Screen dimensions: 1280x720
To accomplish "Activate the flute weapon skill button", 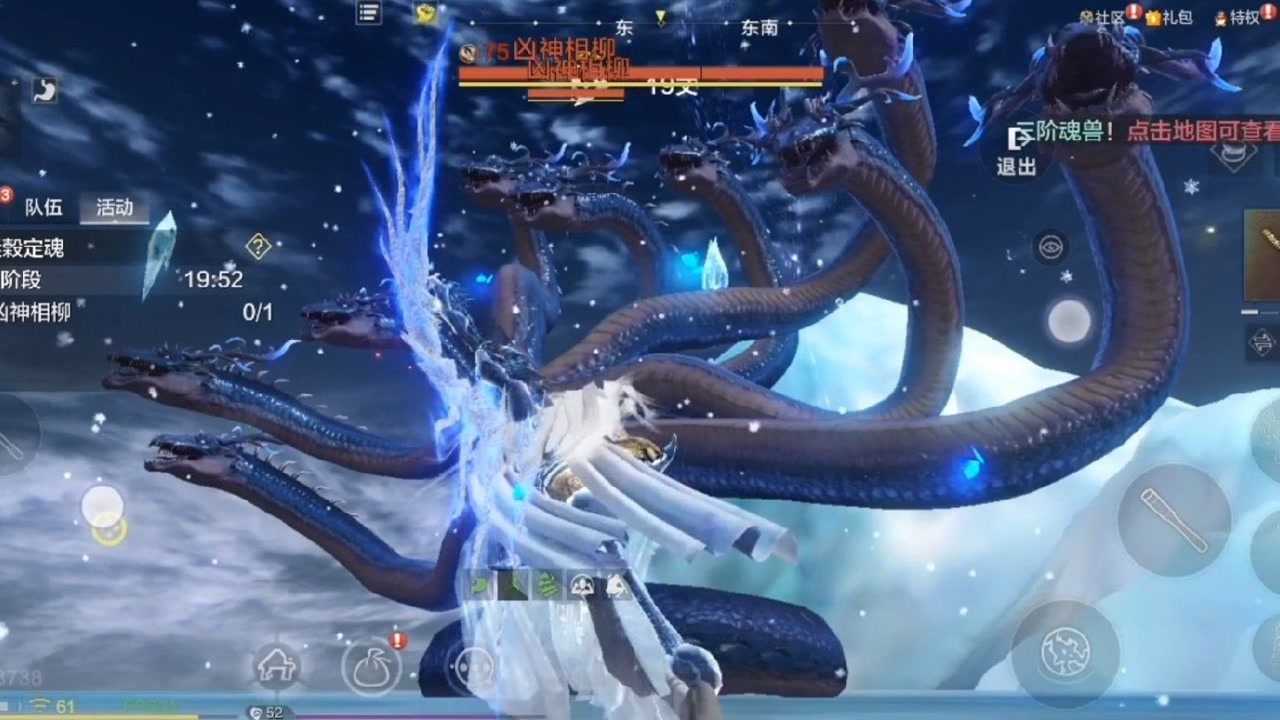I will [1173, 520].
